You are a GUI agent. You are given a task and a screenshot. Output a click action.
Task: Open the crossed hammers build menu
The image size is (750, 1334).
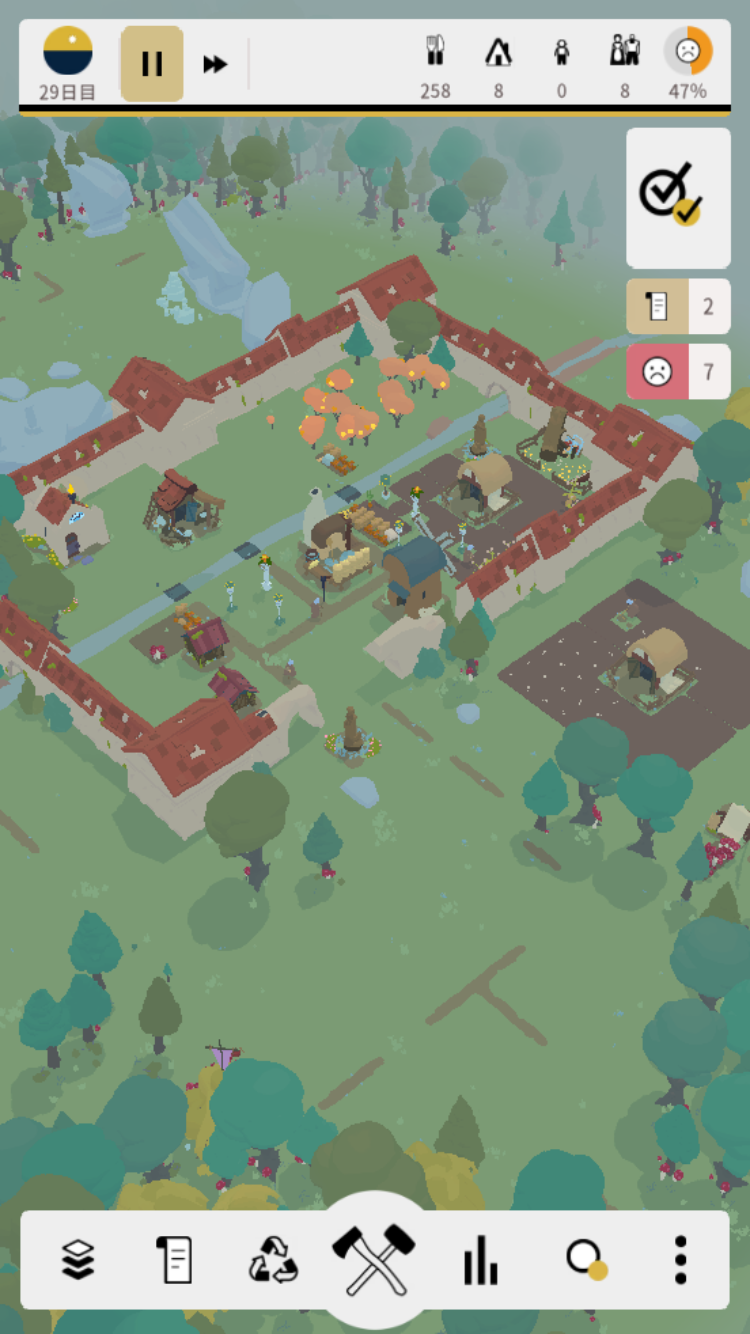point(374,1259)
